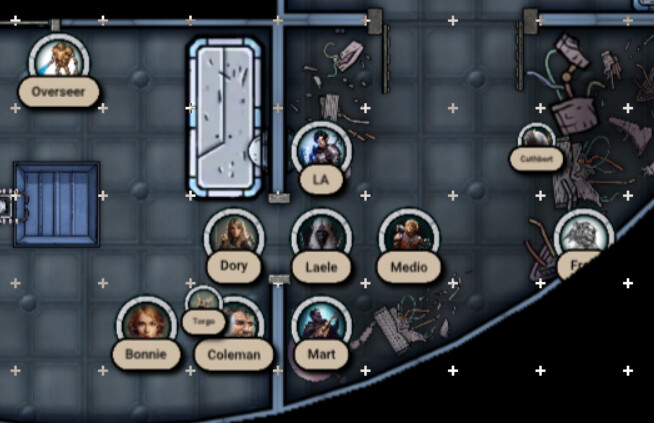Select the small Torge token

tap(203, 301)
